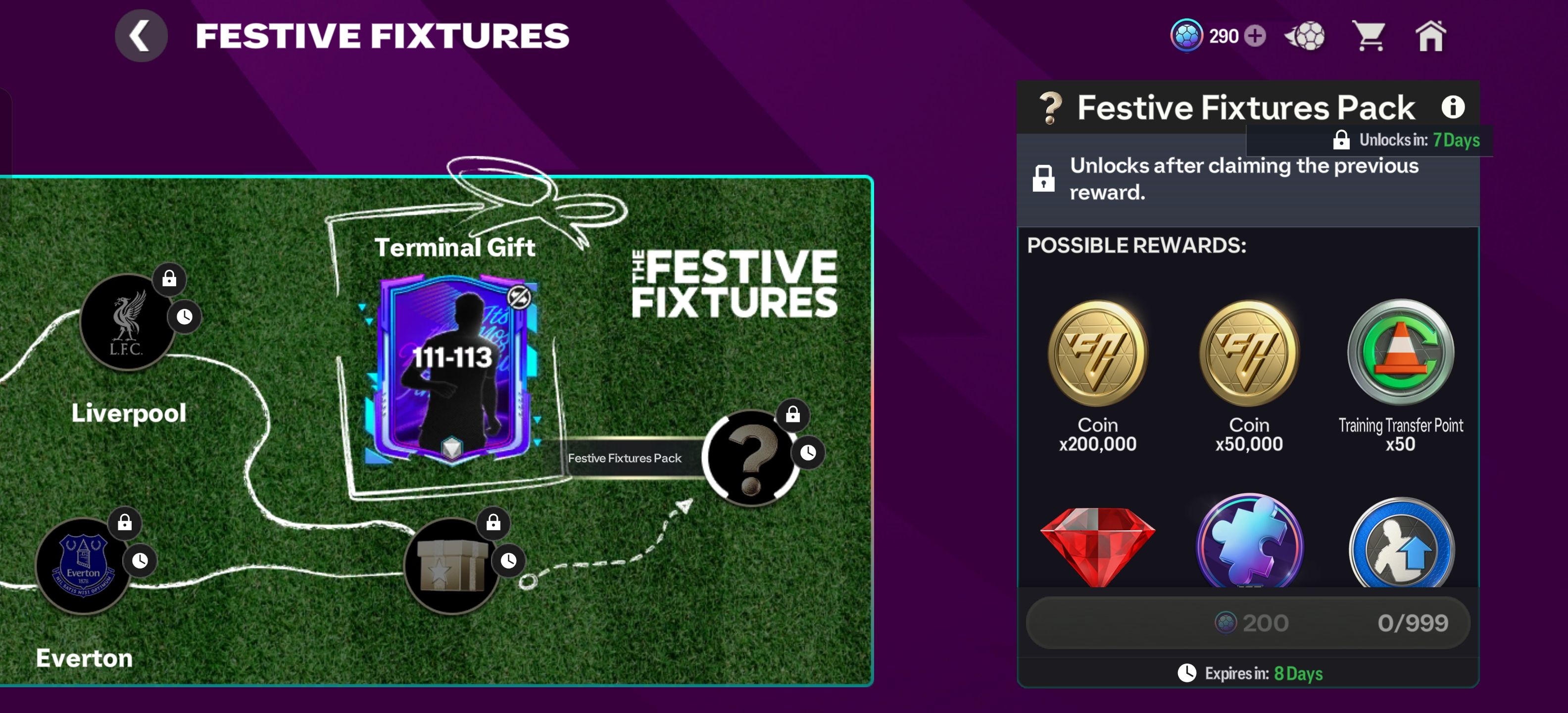Tap the info icon on Festive Fixtures Pack
This screenshot has width=1568, height=713.
(x=1455, y=107)
